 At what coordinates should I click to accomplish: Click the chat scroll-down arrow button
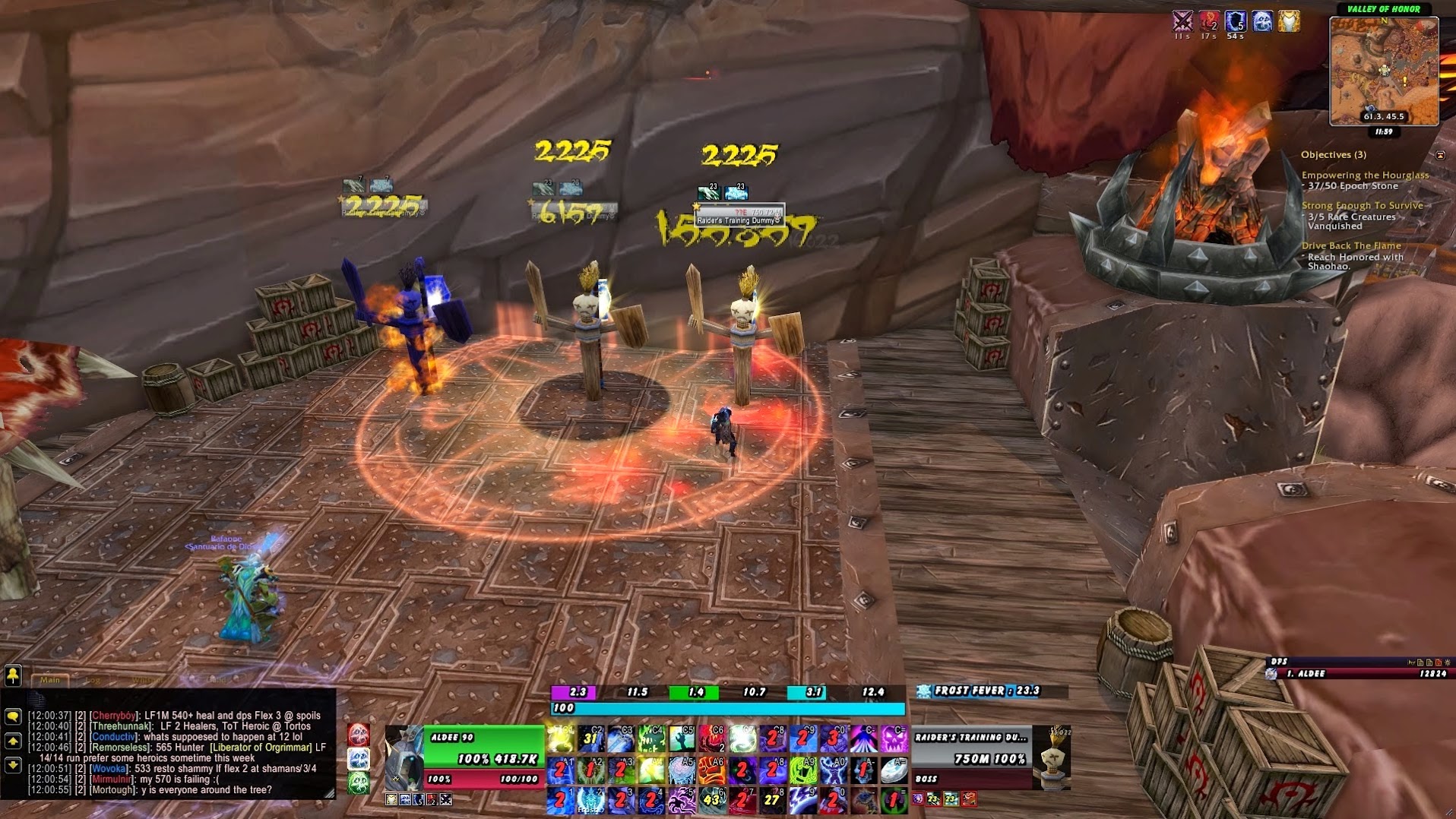(13, 765)
